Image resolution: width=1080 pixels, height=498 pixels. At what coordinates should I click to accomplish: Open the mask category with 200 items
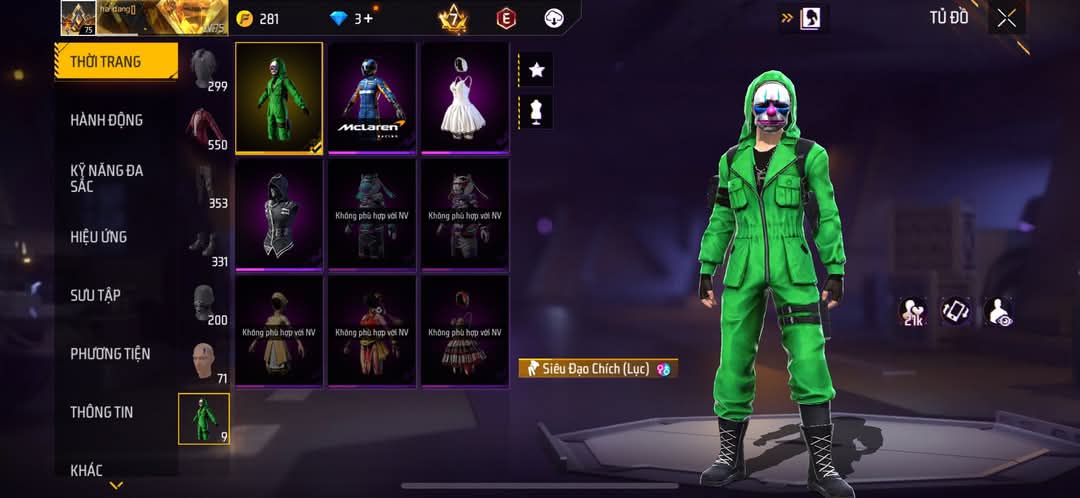tap(207, 304)
